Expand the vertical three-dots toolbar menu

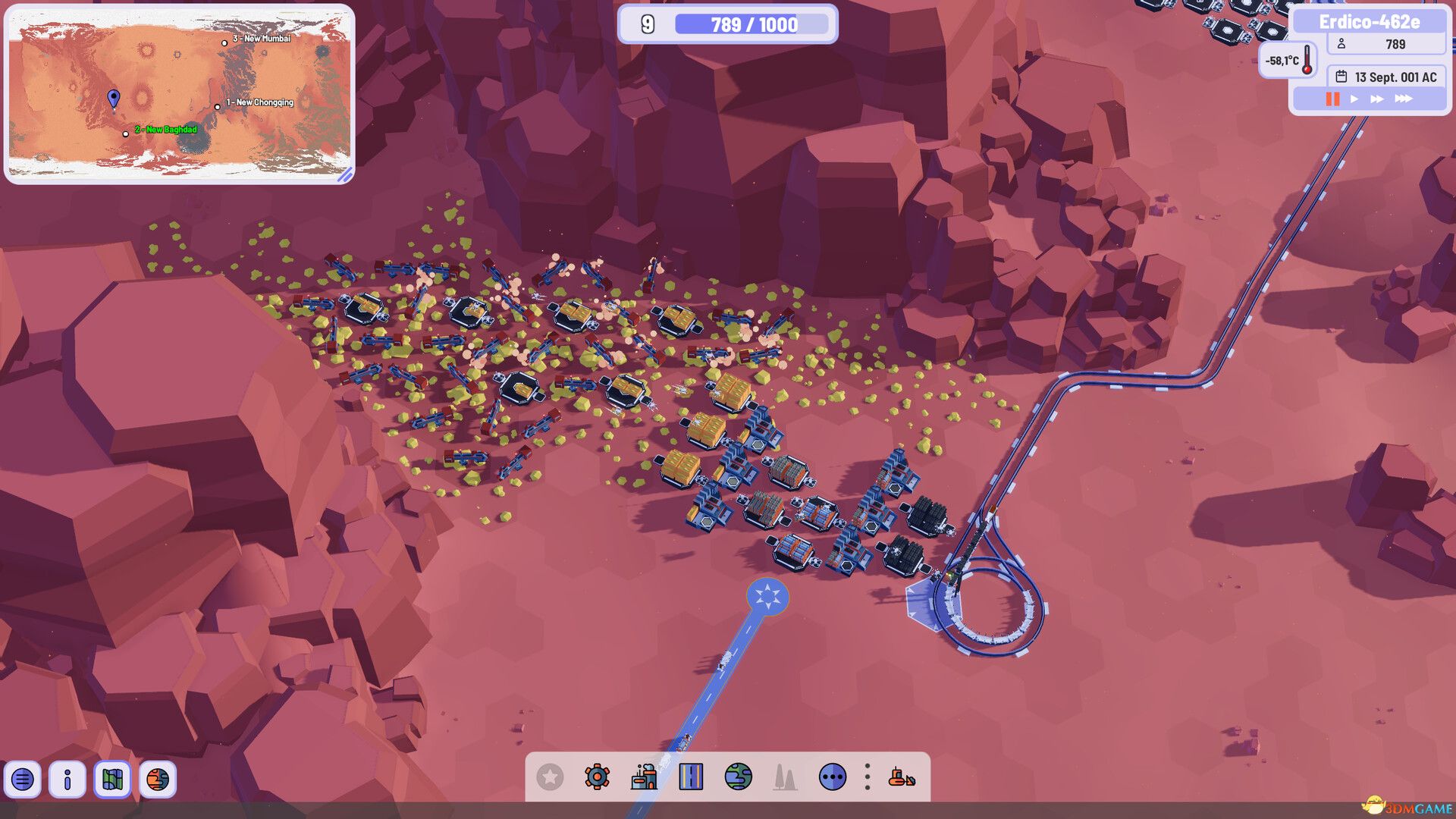867,777
